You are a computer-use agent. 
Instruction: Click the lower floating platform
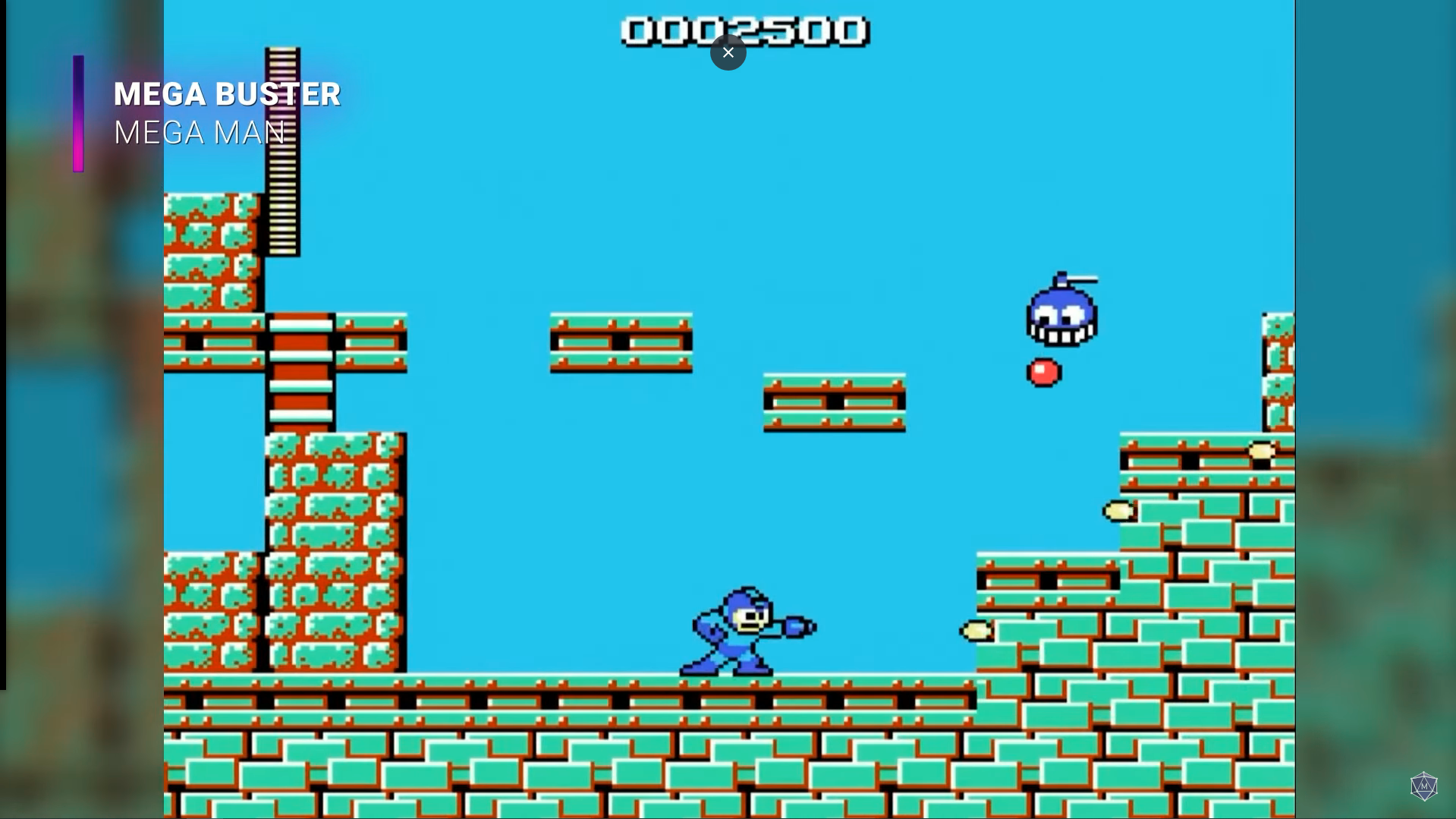[833, 400]
